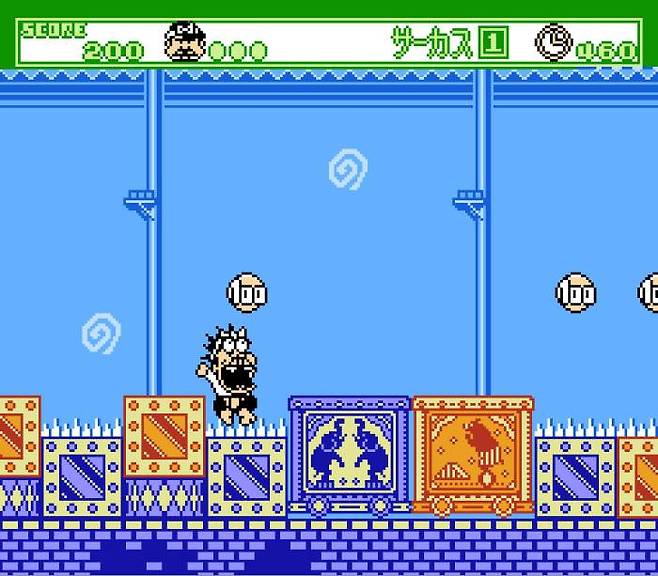Select the clock icon in the HUD
This screenshot has width=658, height=576.
(x=552, y=42)
